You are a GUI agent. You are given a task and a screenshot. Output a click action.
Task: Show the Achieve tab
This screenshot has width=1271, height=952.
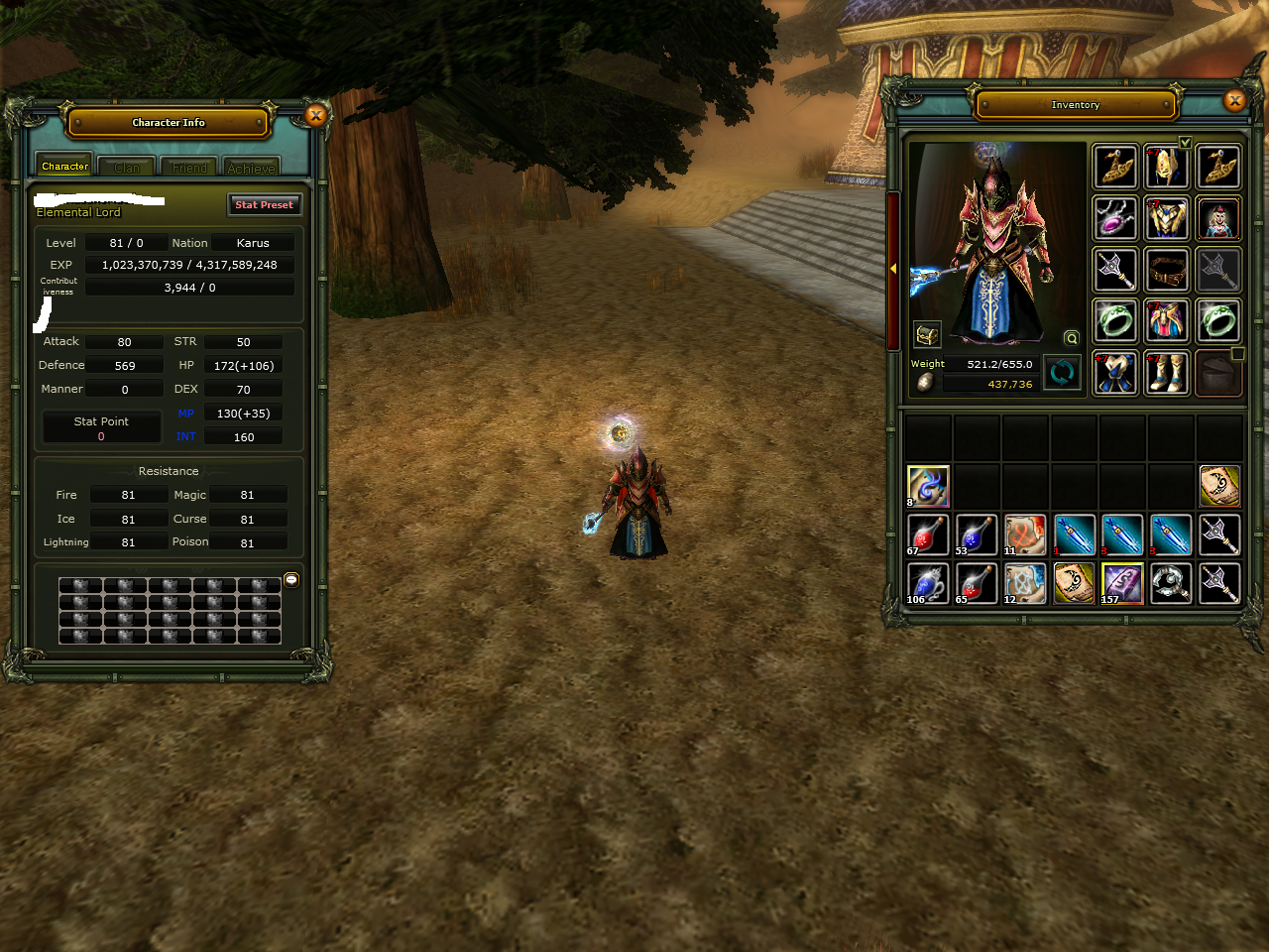[252, 168]
